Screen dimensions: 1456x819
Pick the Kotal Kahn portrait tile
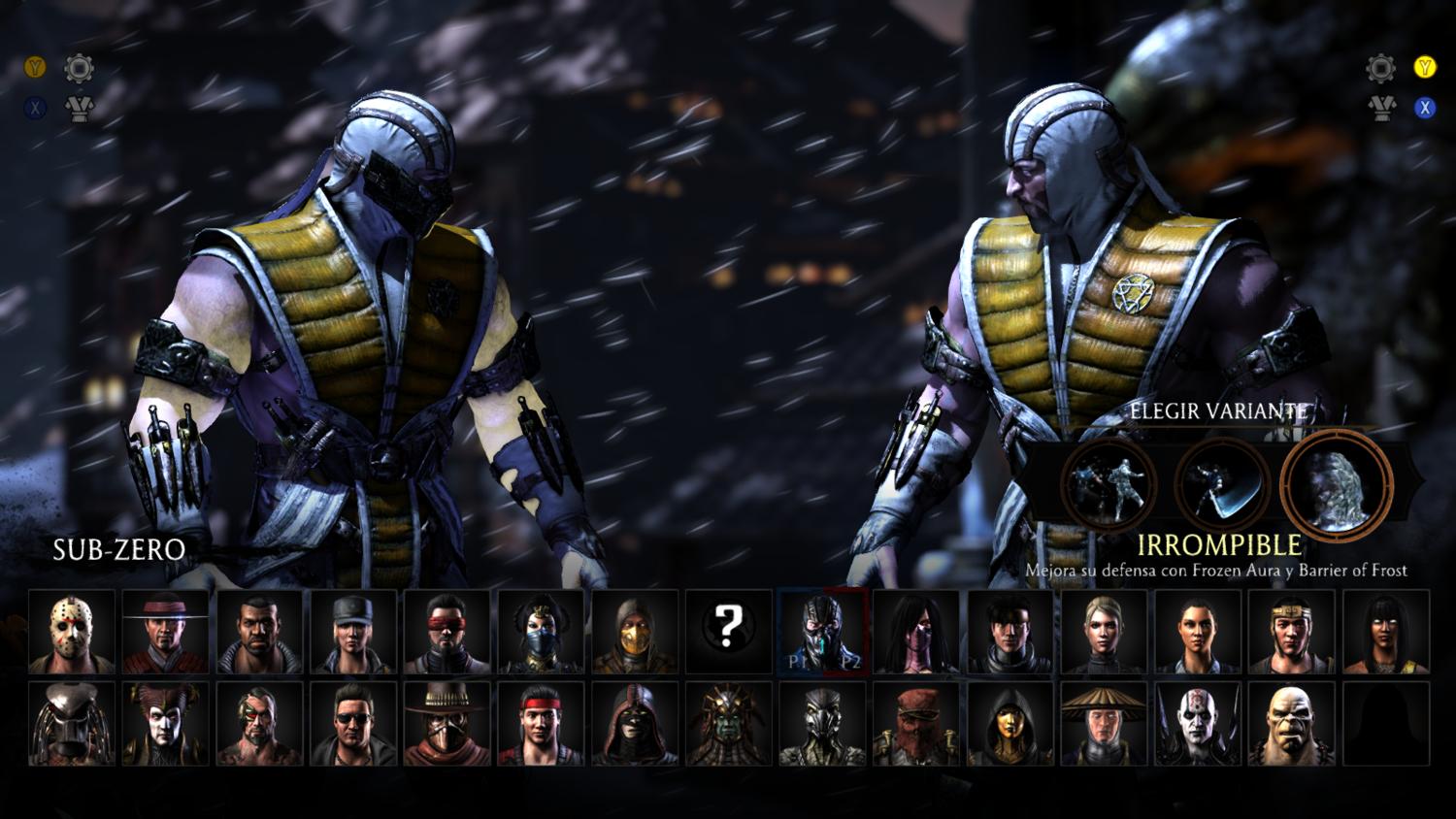point(728,724)
